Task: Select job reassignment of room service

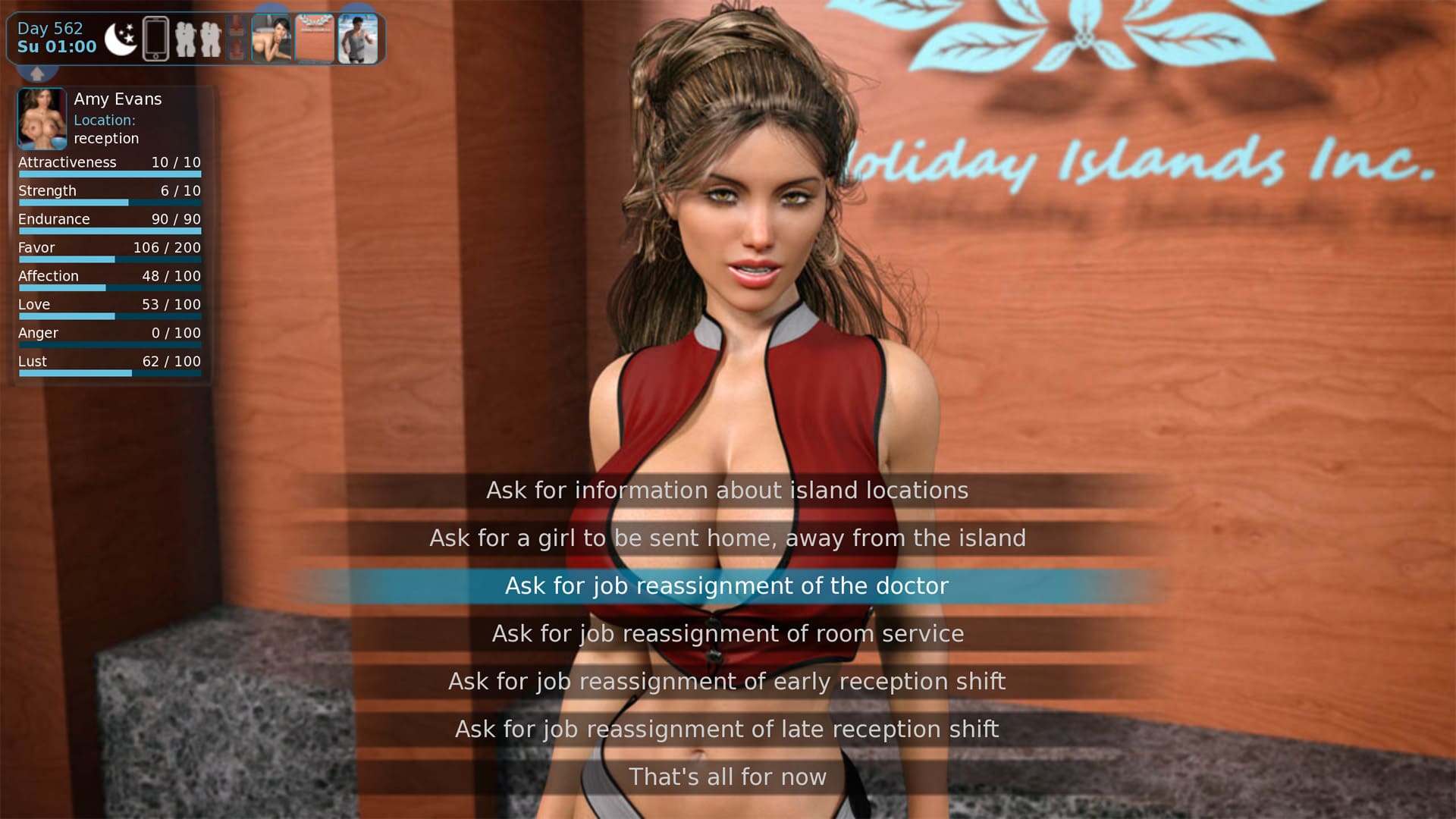Action: (727, 634)
